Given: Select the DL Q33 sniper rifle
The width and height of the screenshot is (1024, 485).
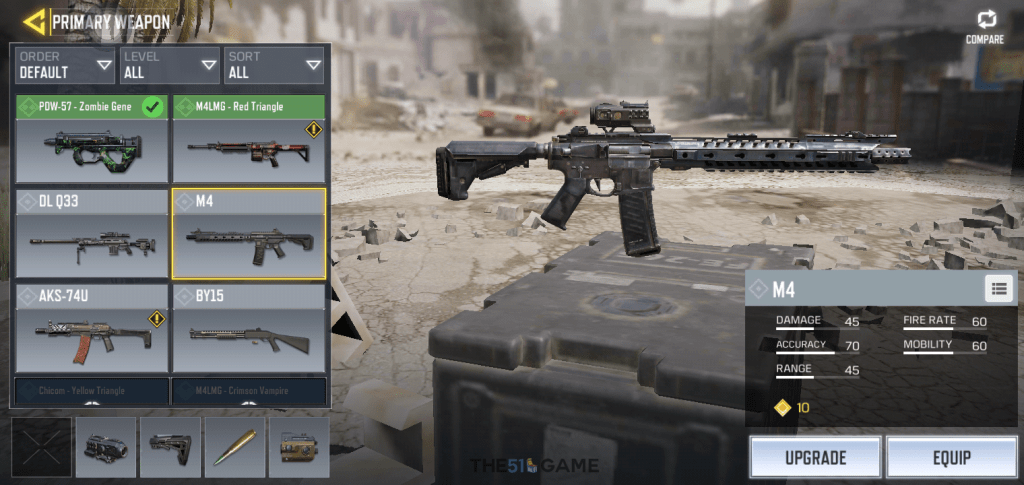Looking at the screenshot, I should [x=91, y=234].
